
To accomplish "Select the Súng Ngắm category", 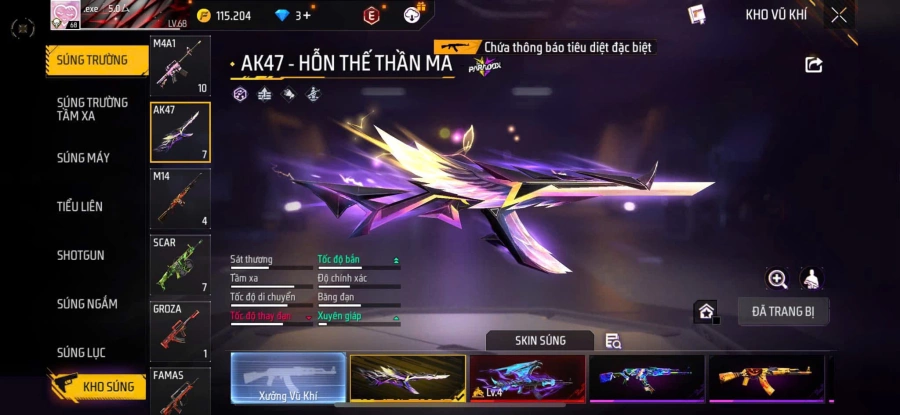I will pos(87,304).
